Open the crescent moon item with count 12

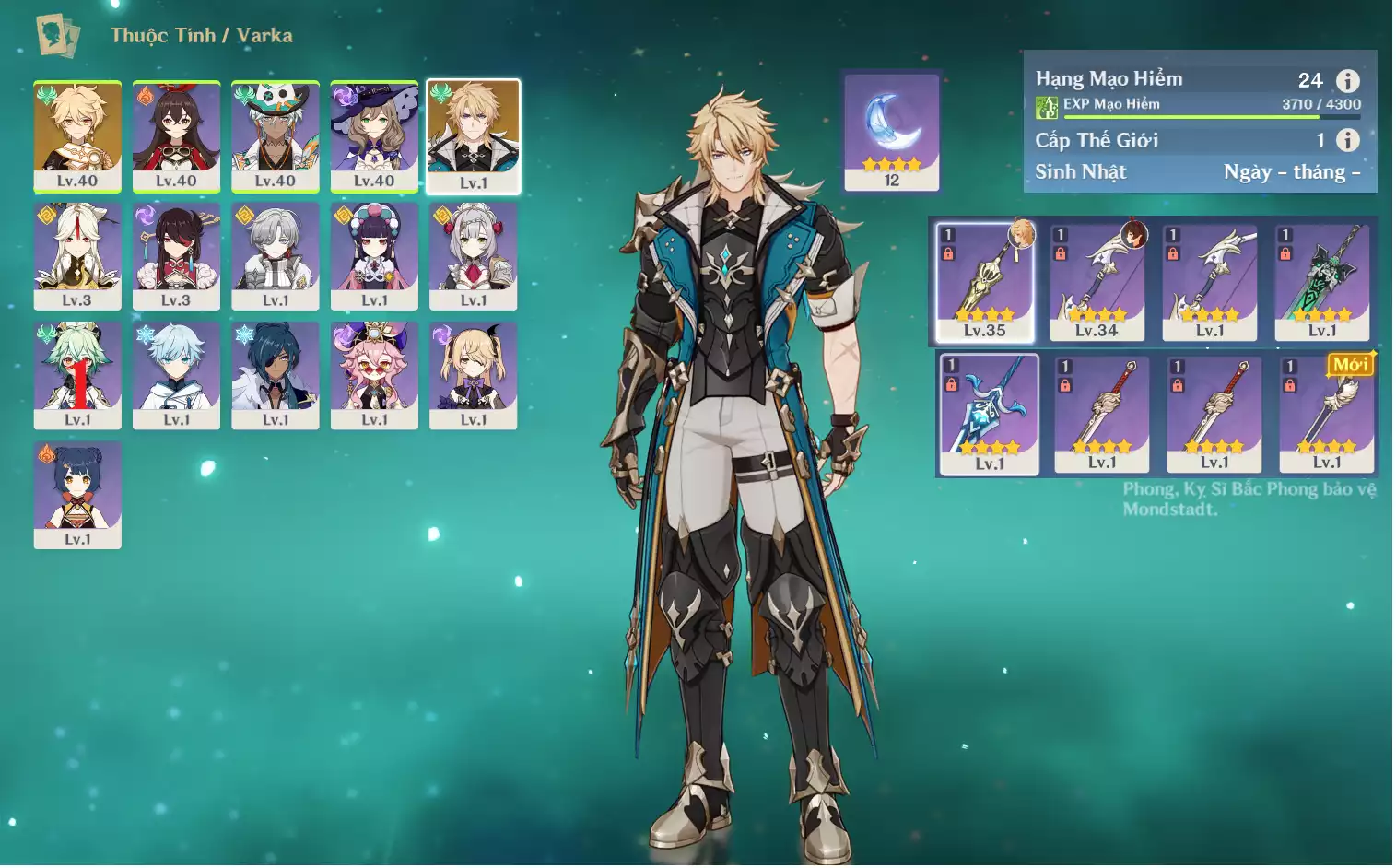891,132
